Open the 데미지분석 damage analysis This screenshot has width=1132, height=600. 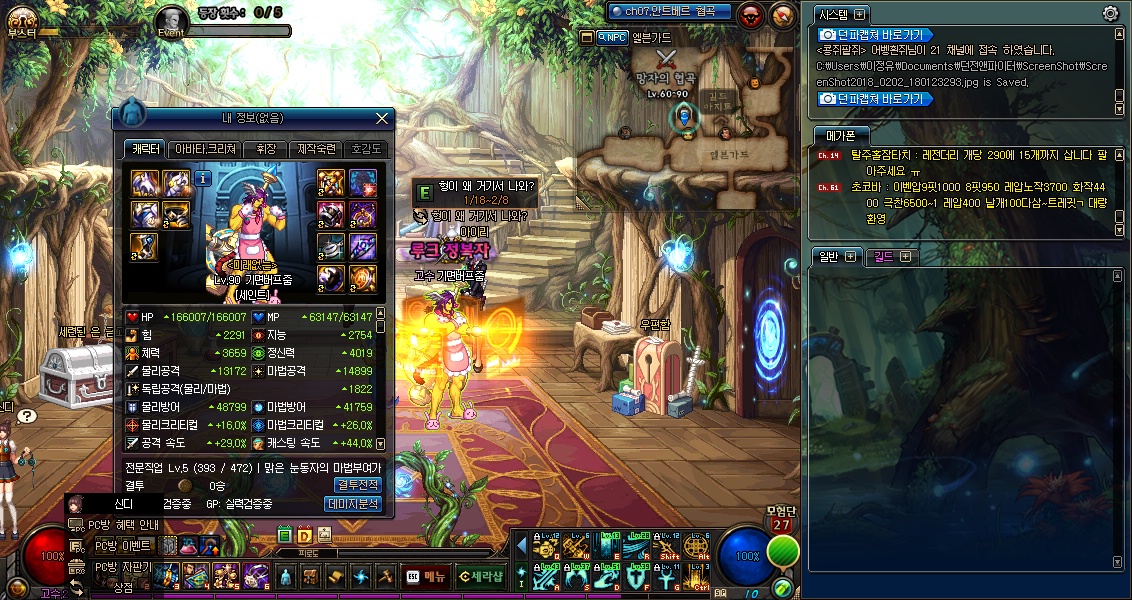click(x=355, y=504)
